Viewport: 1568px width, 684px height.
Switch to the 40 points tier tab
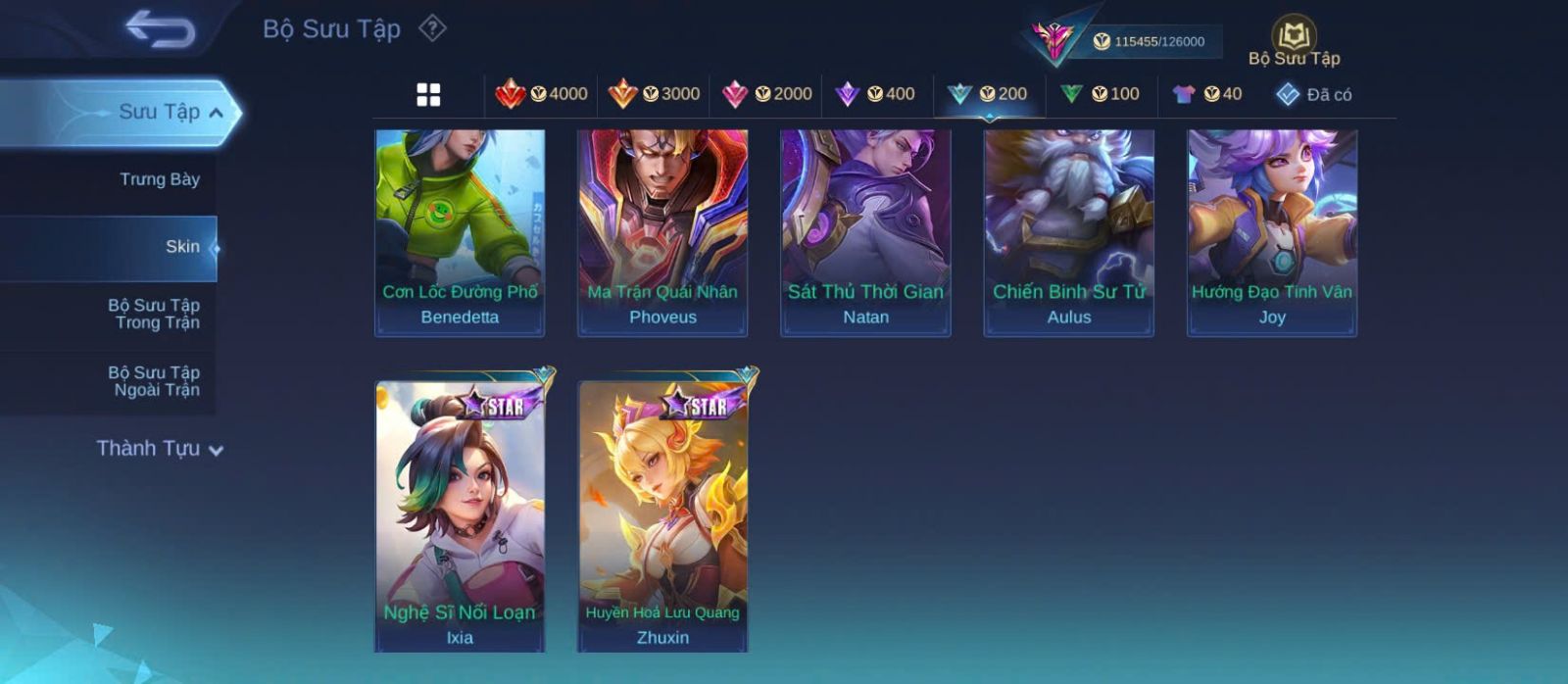[1207, 94]
